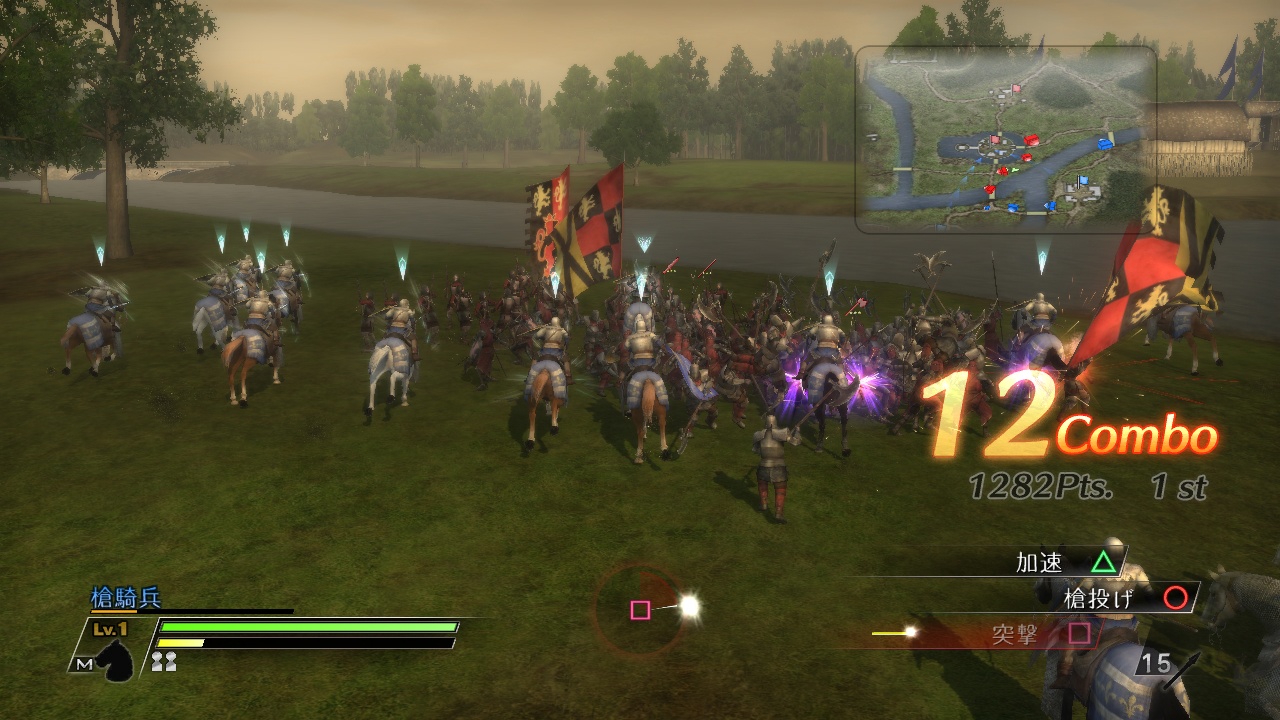
Task: Click the blue flag at the southeast minimap fort
Action: click(1082, 180)
